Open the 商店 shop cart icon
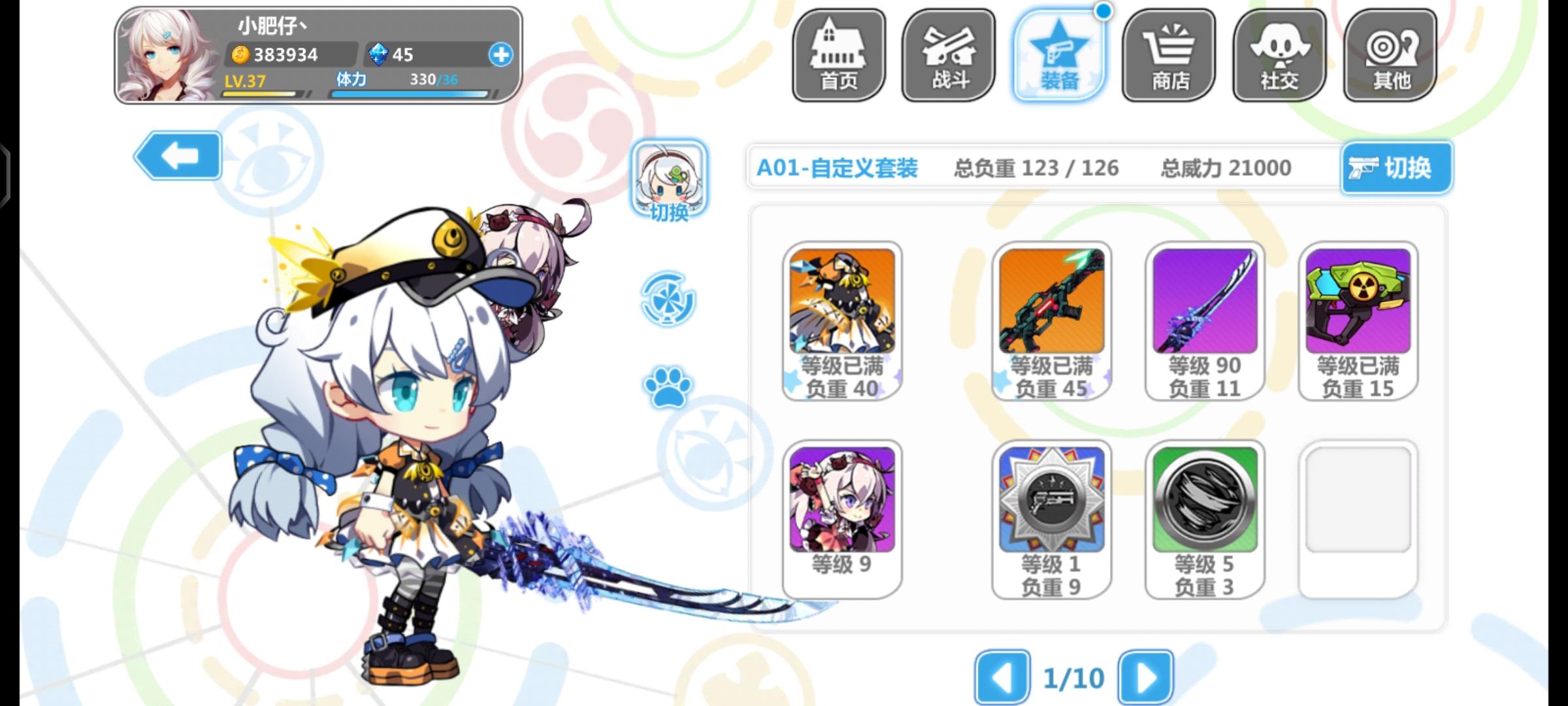 point(1169,56)
